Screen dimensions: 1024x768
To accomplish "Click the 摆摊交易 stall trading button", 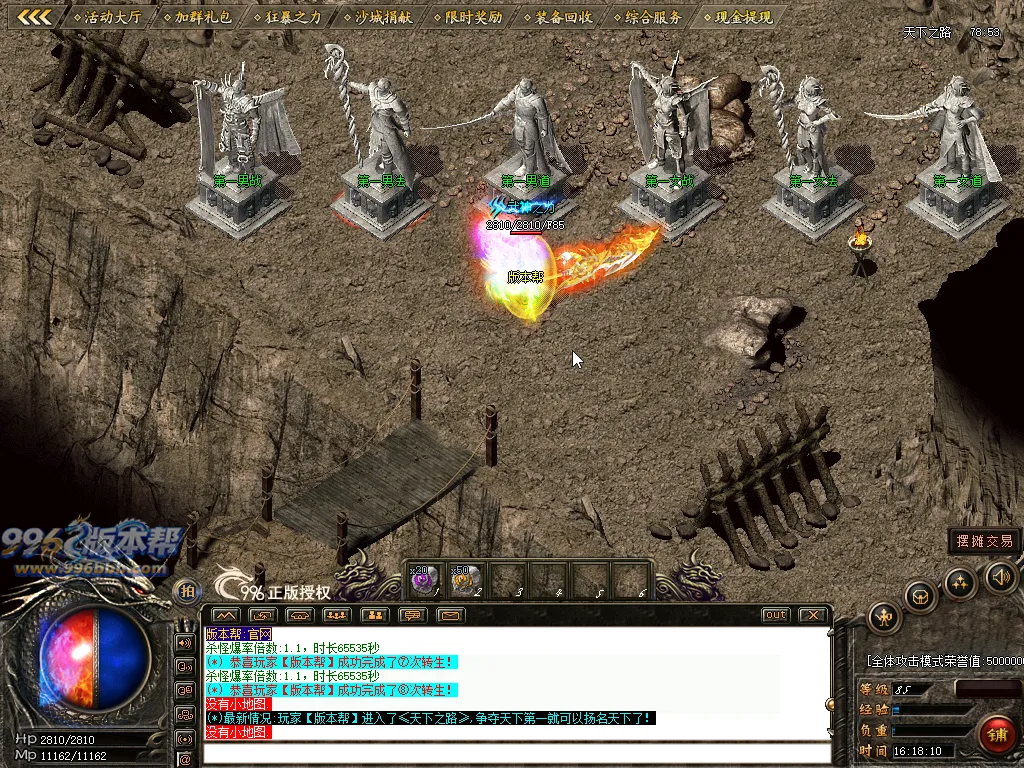I will click(984, 541).
